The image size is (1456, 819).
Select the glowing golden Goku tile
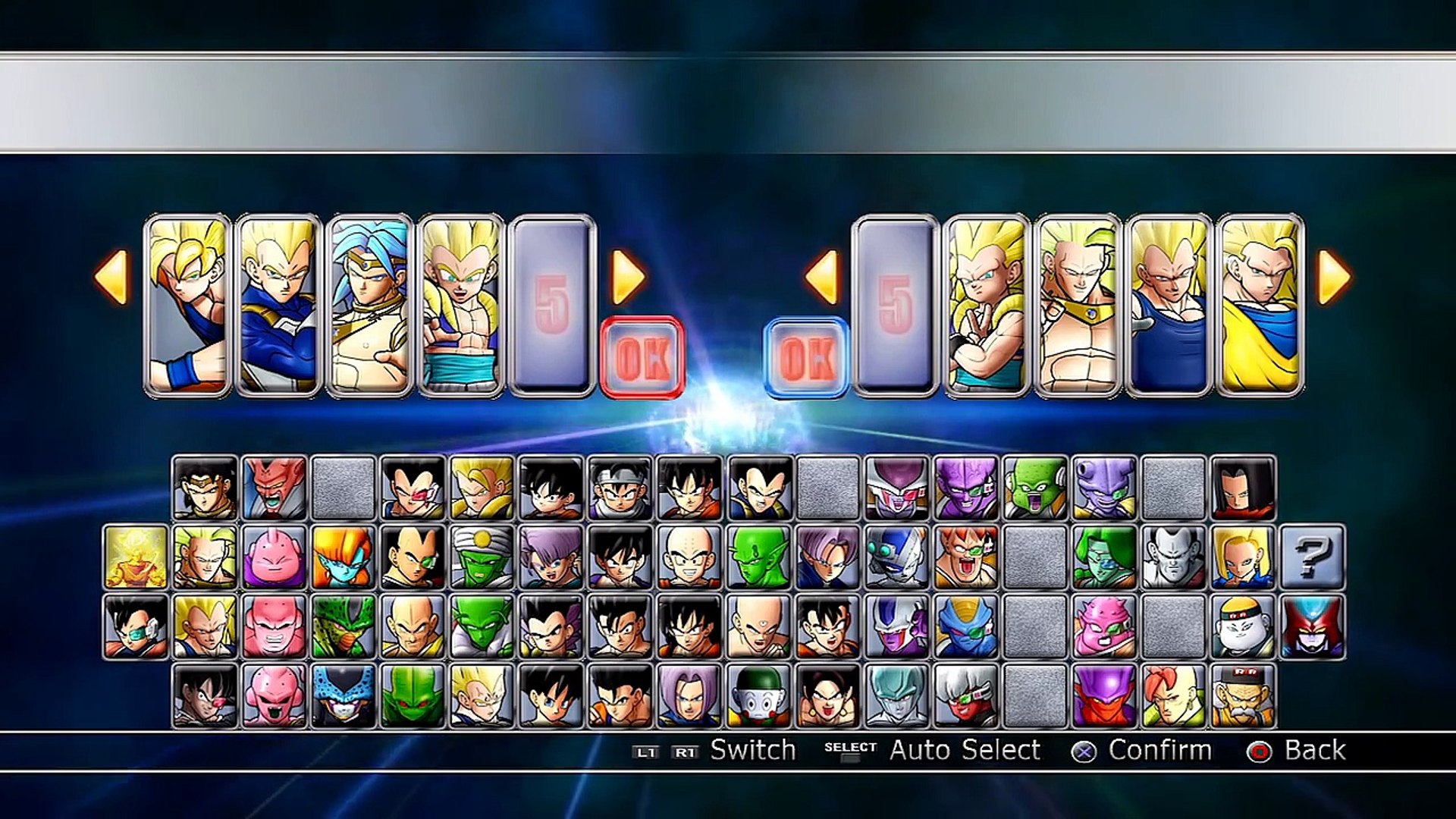tap(135, 557)
